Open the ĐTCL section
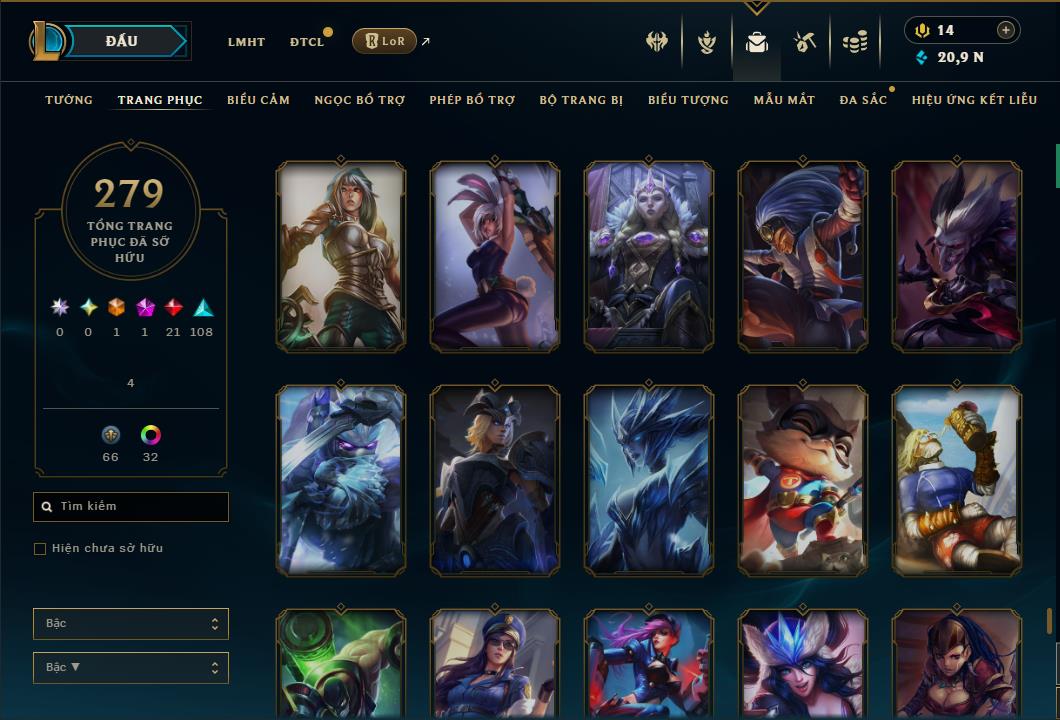The image size is (1060, 720). [307, 42]
